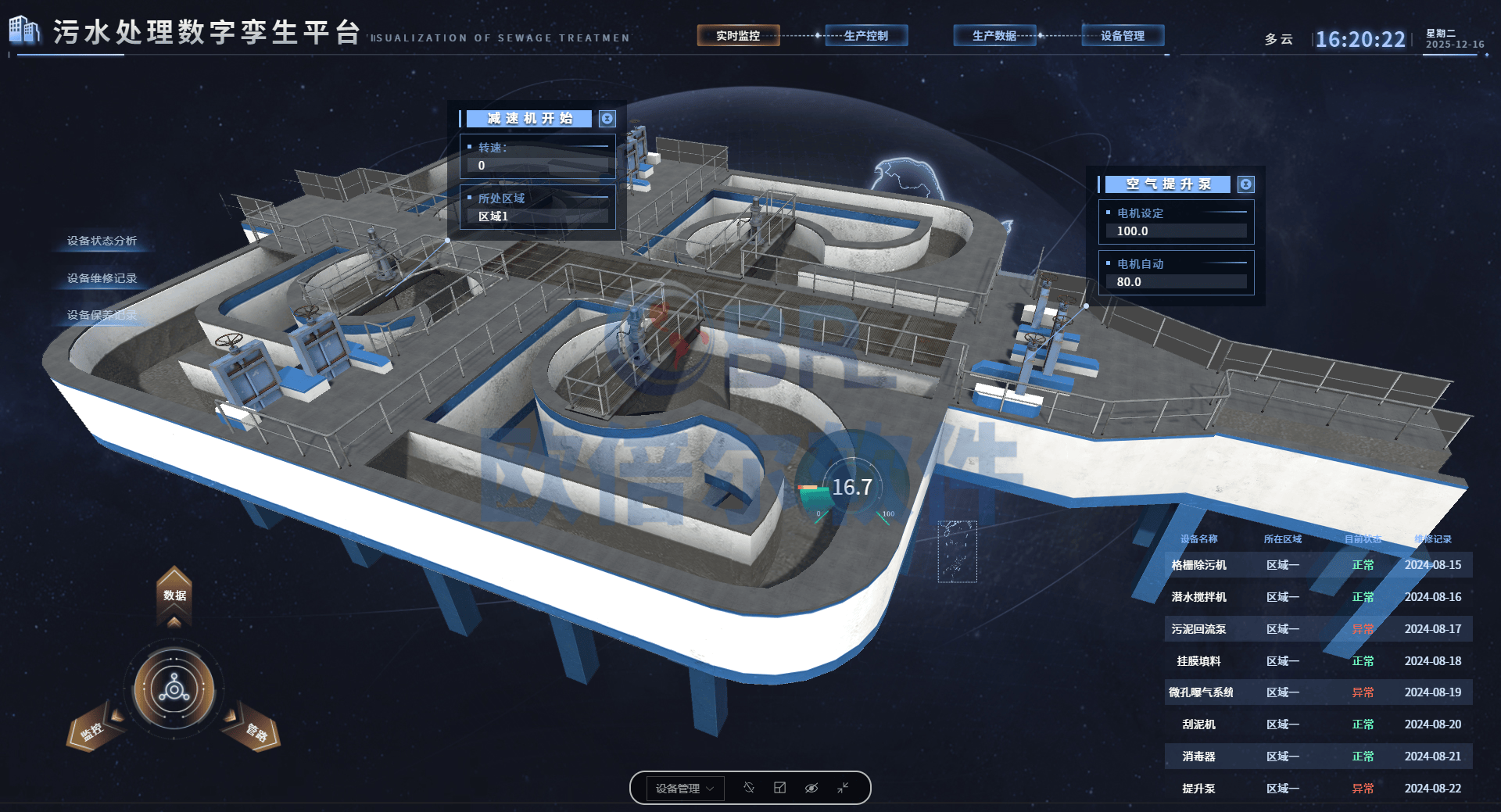Toggle the crossed-eye visibility icon
Image resolution: width=1501 pixels, height=812 pixels.
tap(811, 788)
